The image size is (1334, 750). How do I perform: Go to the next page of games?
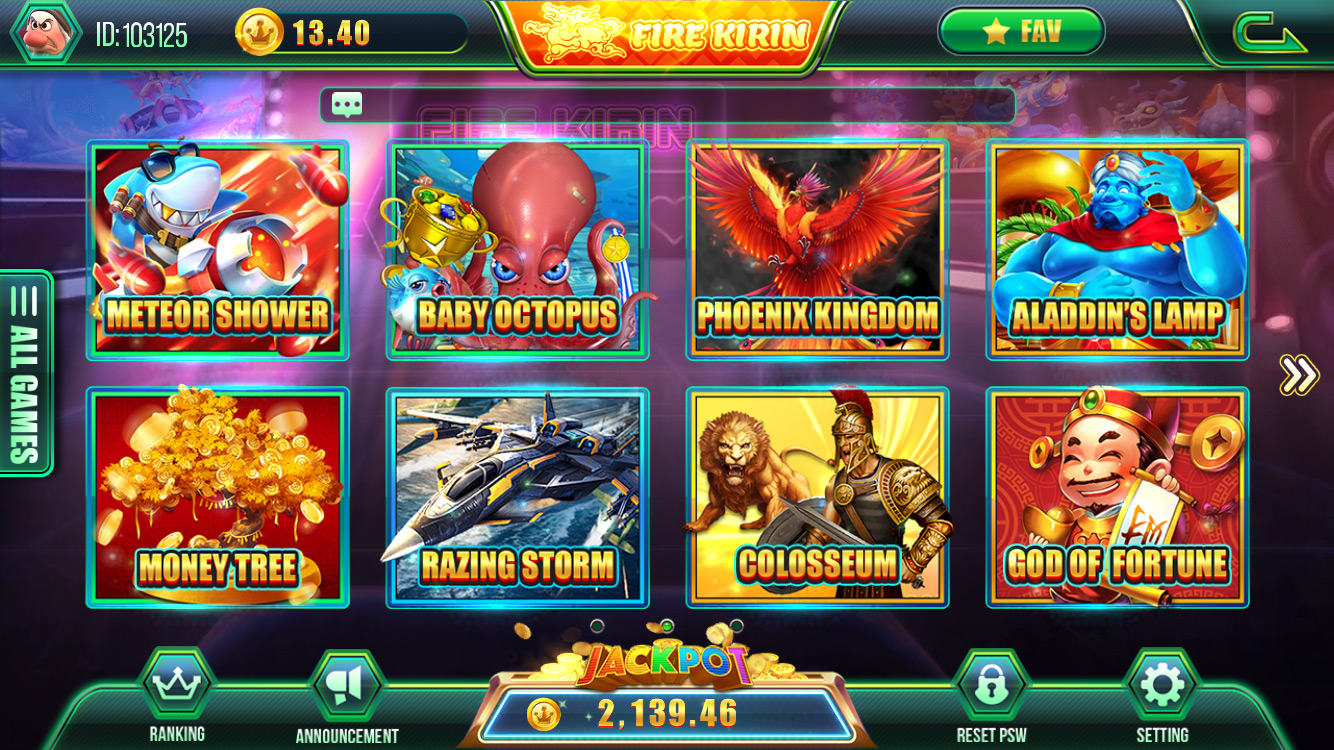tap(1298, 375)
